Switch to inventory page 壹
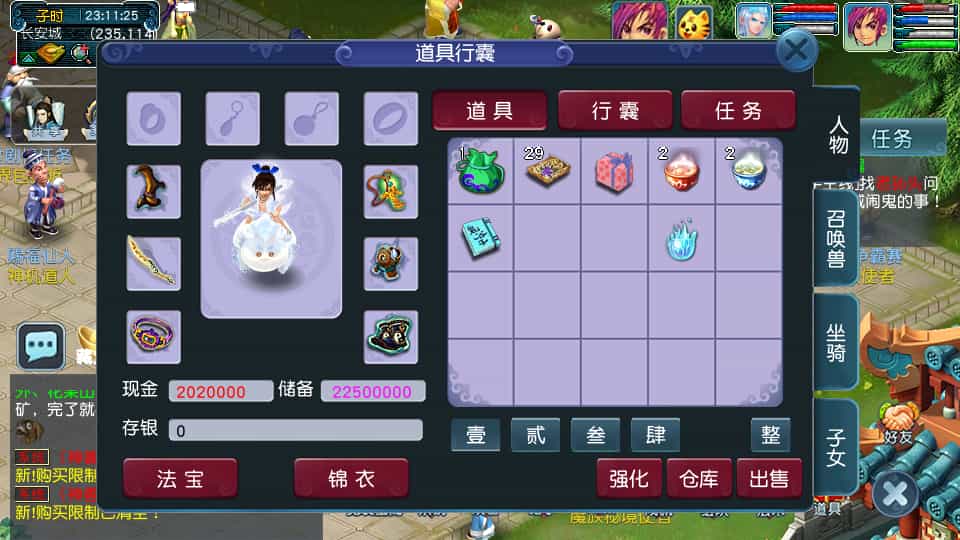The width and height of the screenshot is (960, 540). [x=476, y=435]
